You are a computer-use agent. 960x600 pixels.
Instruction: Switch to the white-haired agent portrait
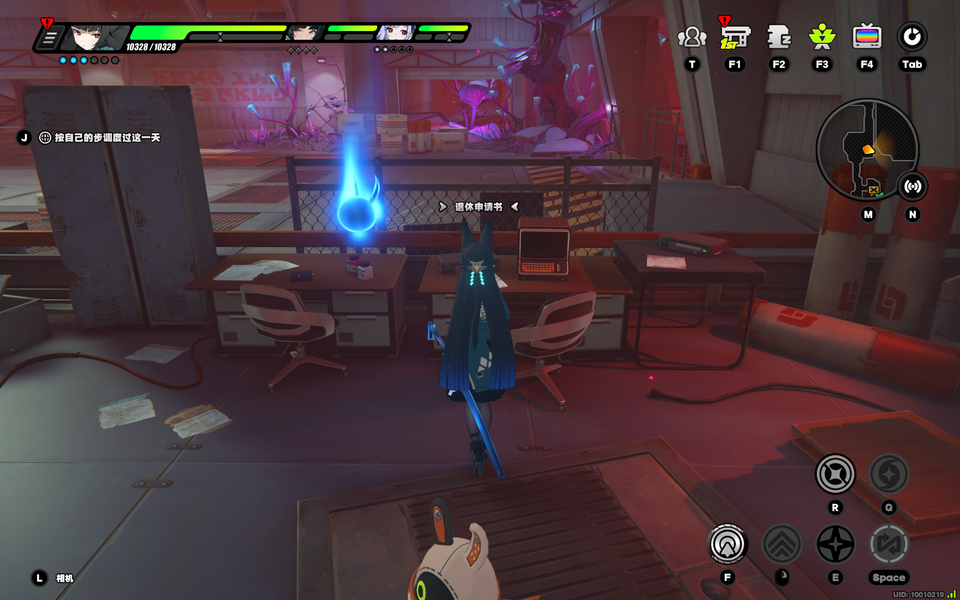coord(396,34)
